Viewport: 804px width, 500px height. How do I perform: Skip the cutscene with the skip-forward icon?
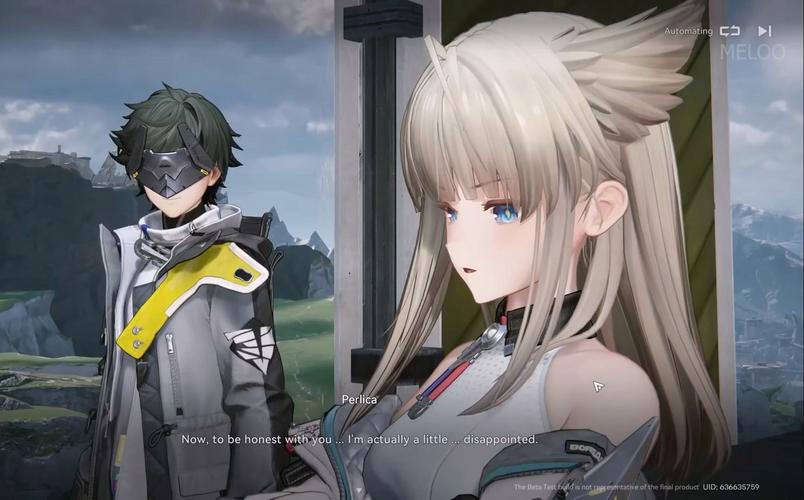[x=765, y=31]
